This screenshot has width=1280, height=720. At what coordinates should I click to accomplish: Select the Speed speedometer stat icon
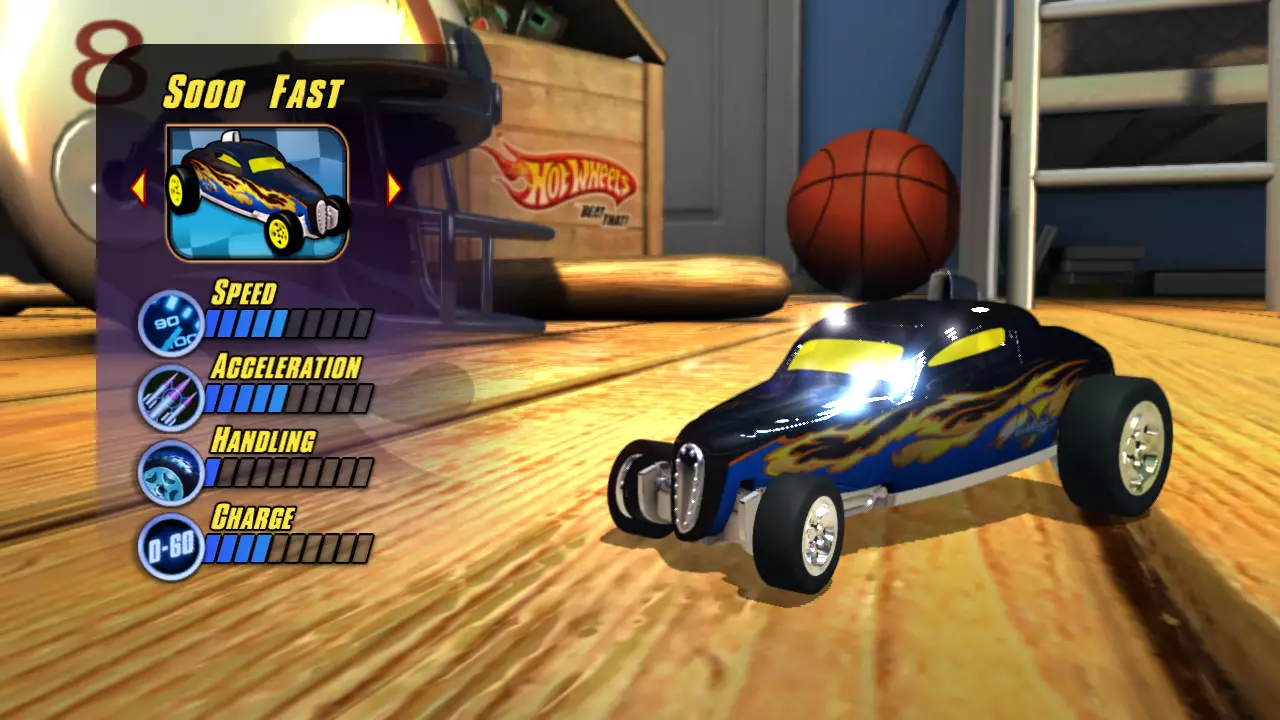pyautogui.click(x=170, y=321)
